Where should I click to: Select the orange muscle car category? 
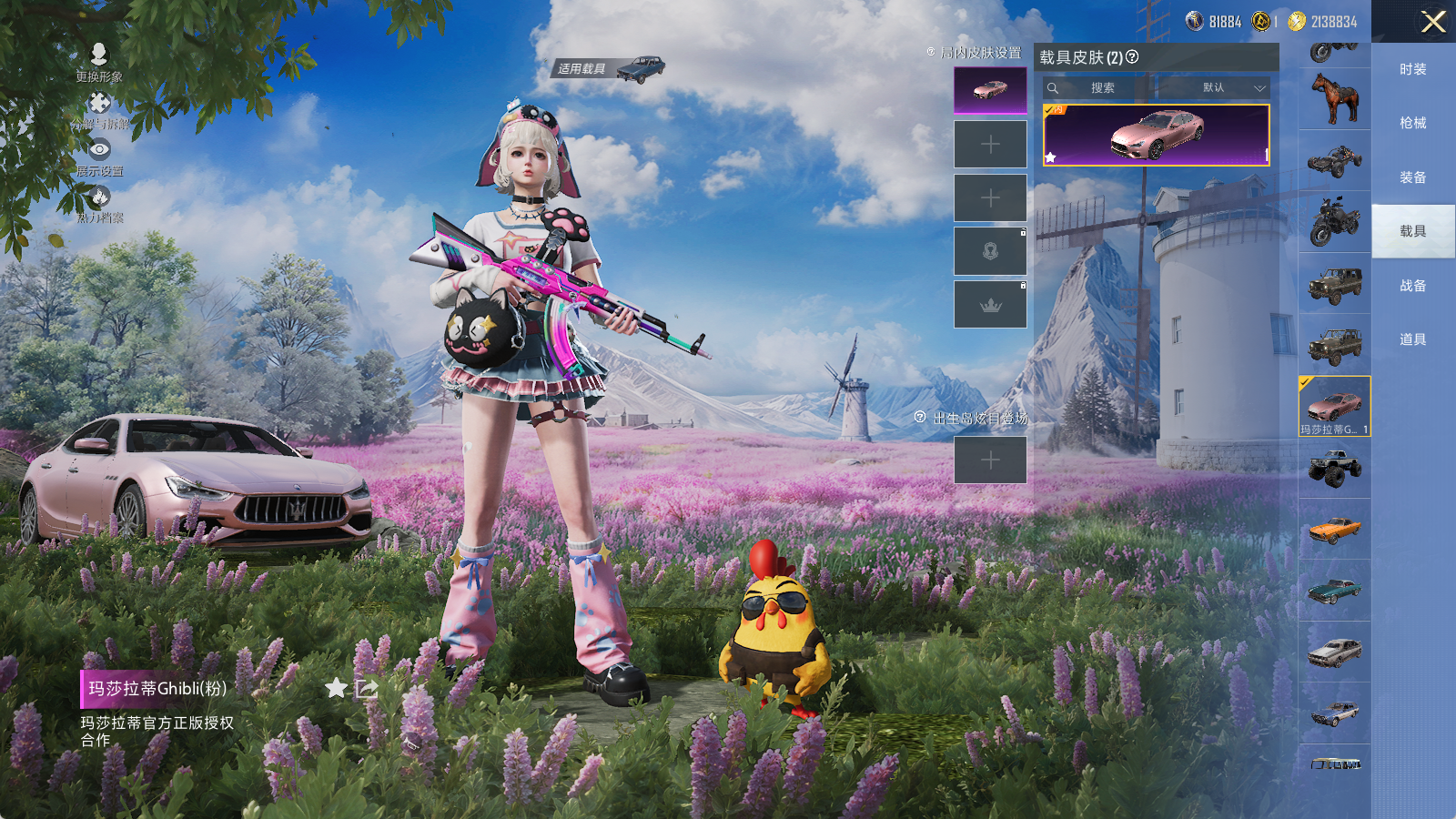tap(1334, 529)
